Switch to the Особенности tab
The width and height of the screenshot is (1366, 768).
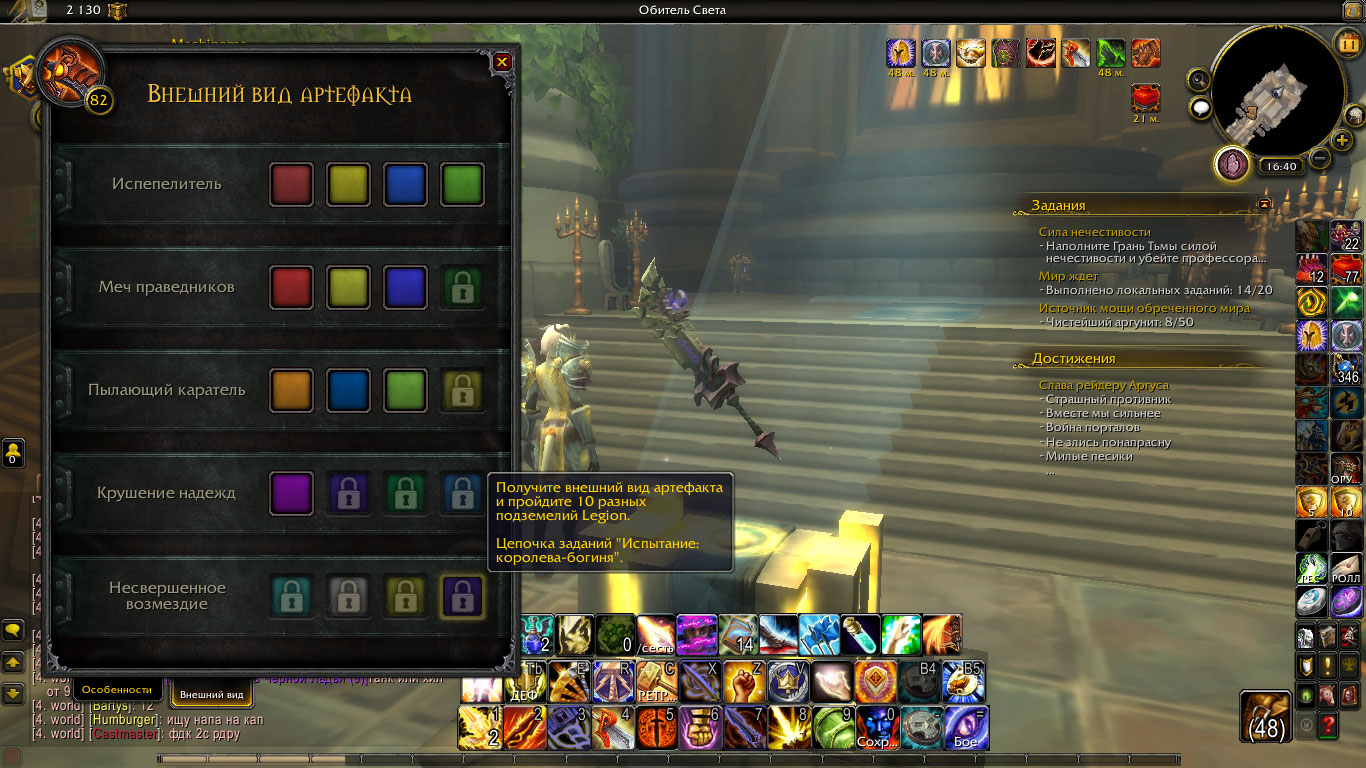click(117, 689)
